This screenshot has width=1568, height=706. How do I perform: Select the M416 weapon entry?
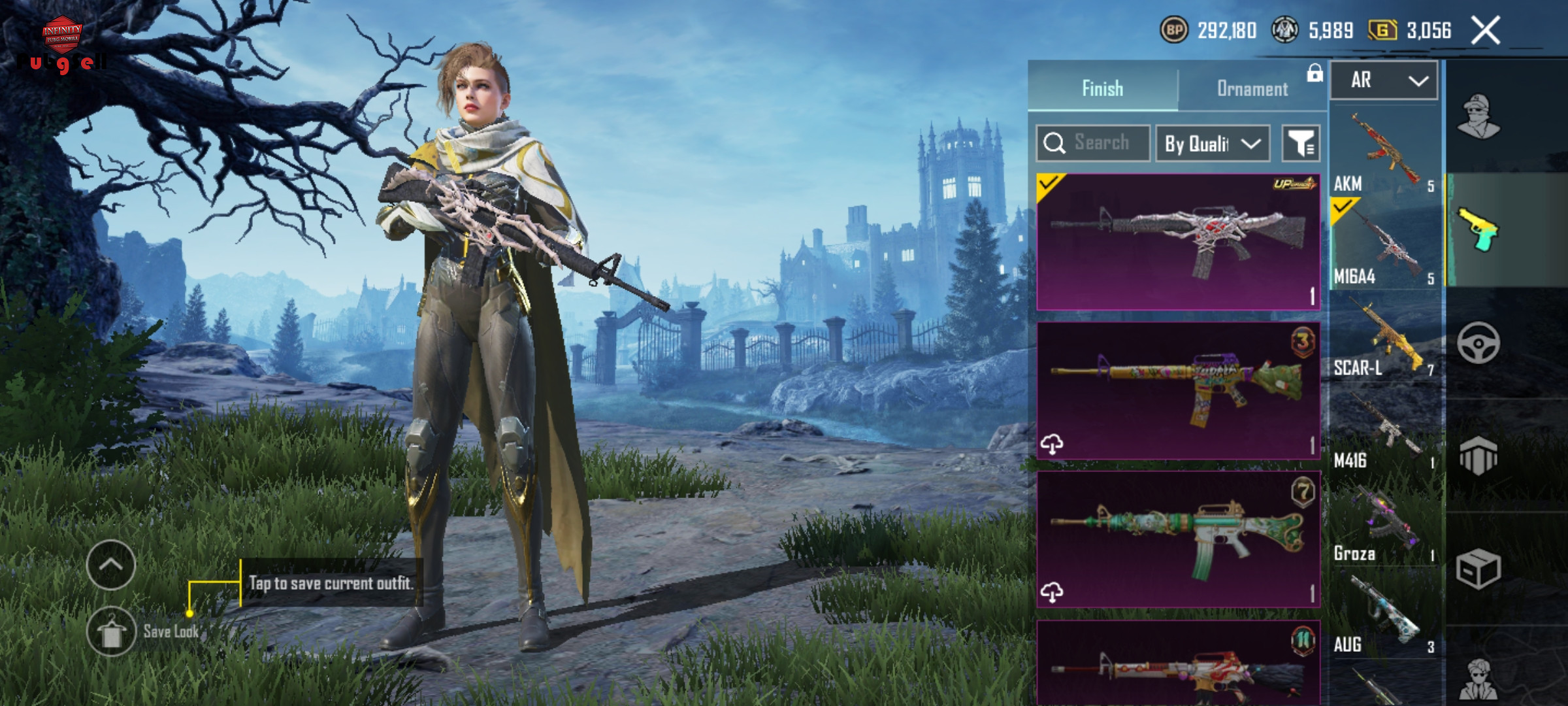[x=1384, y=430]
